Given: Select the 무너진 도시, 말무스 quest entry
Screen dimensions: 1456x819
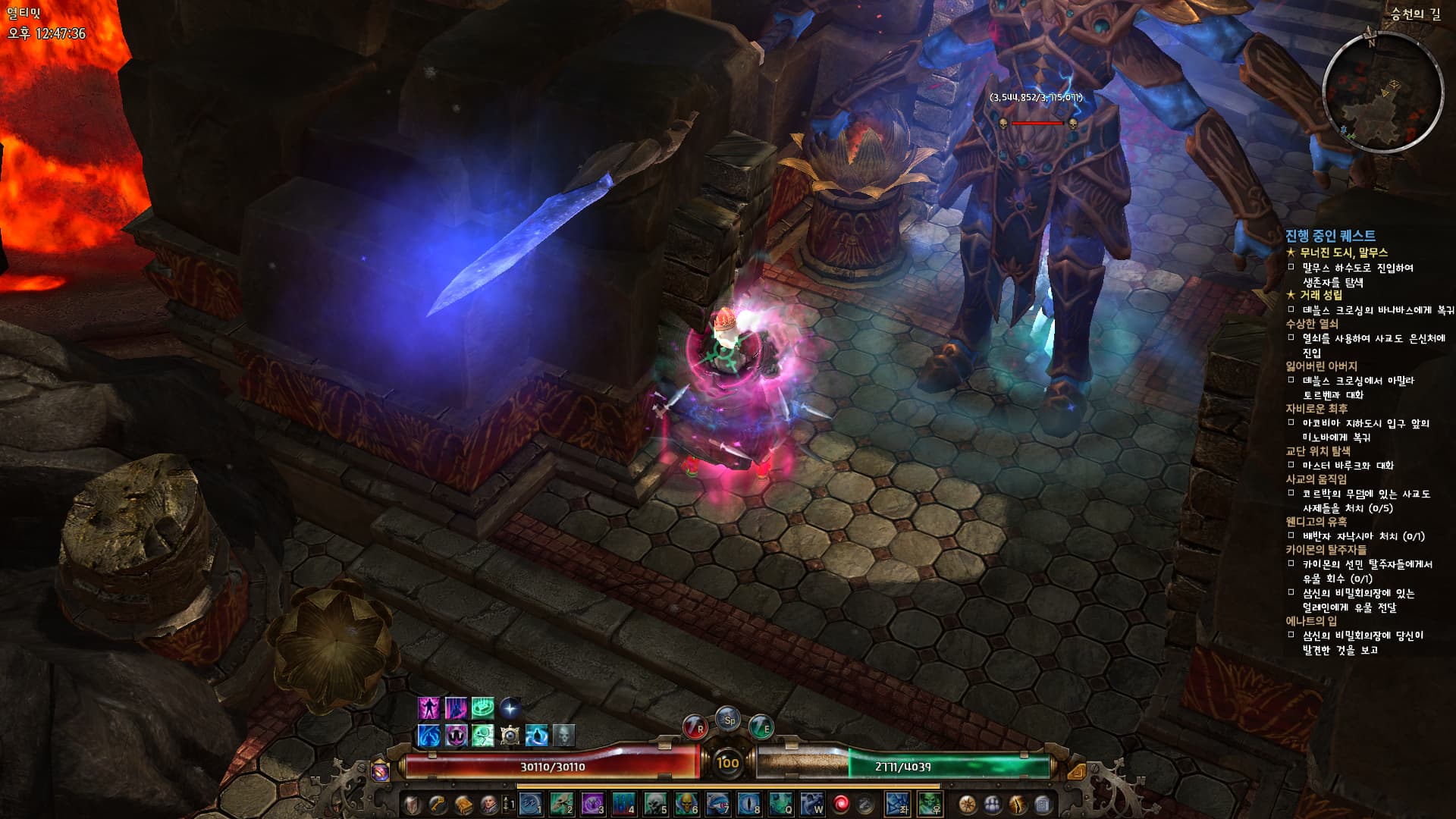Looking at the screenshot, I should 1343,253.
